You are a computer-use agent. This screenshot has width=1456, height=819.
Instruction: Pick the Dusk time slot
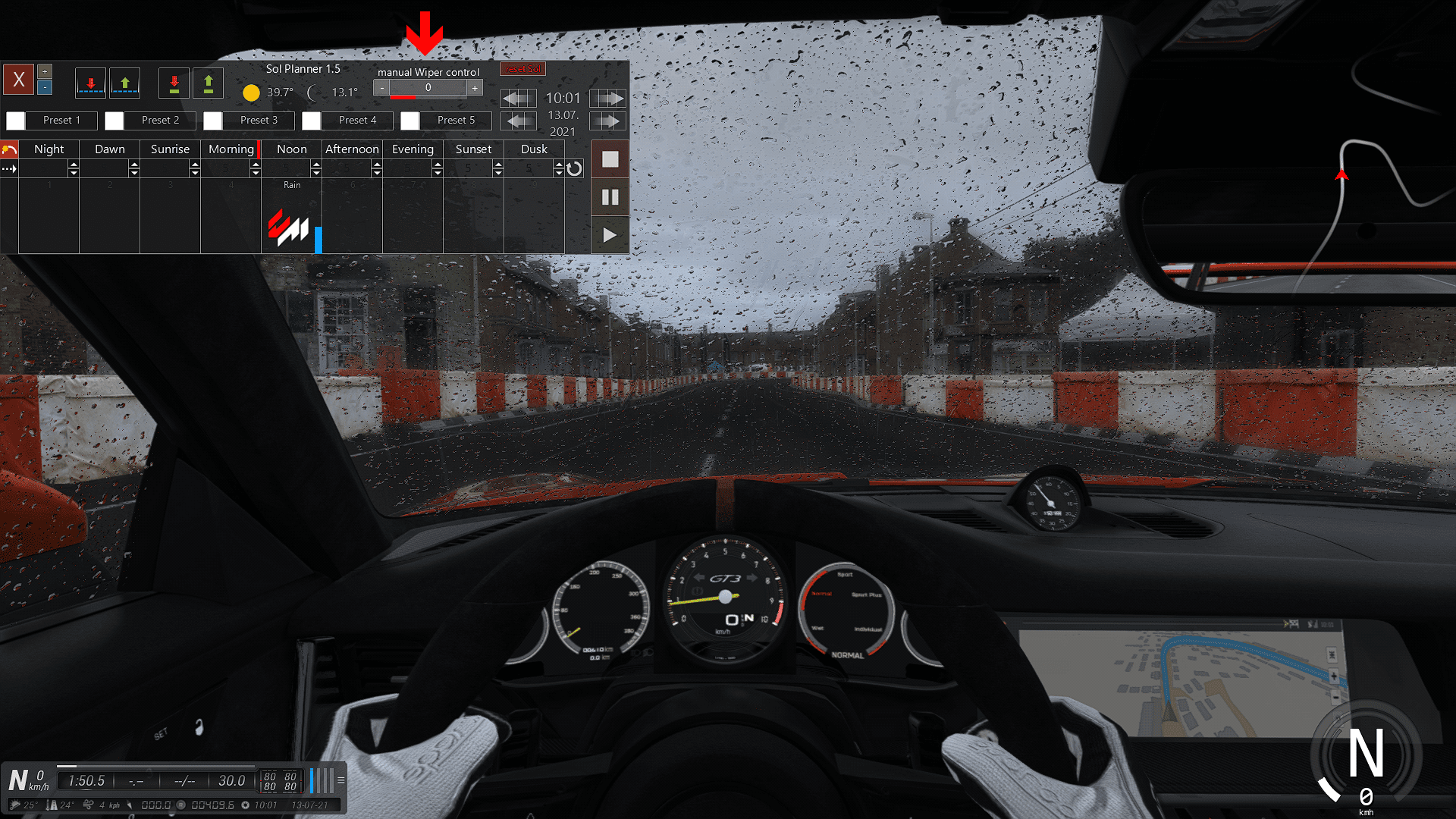pos(534,149)
